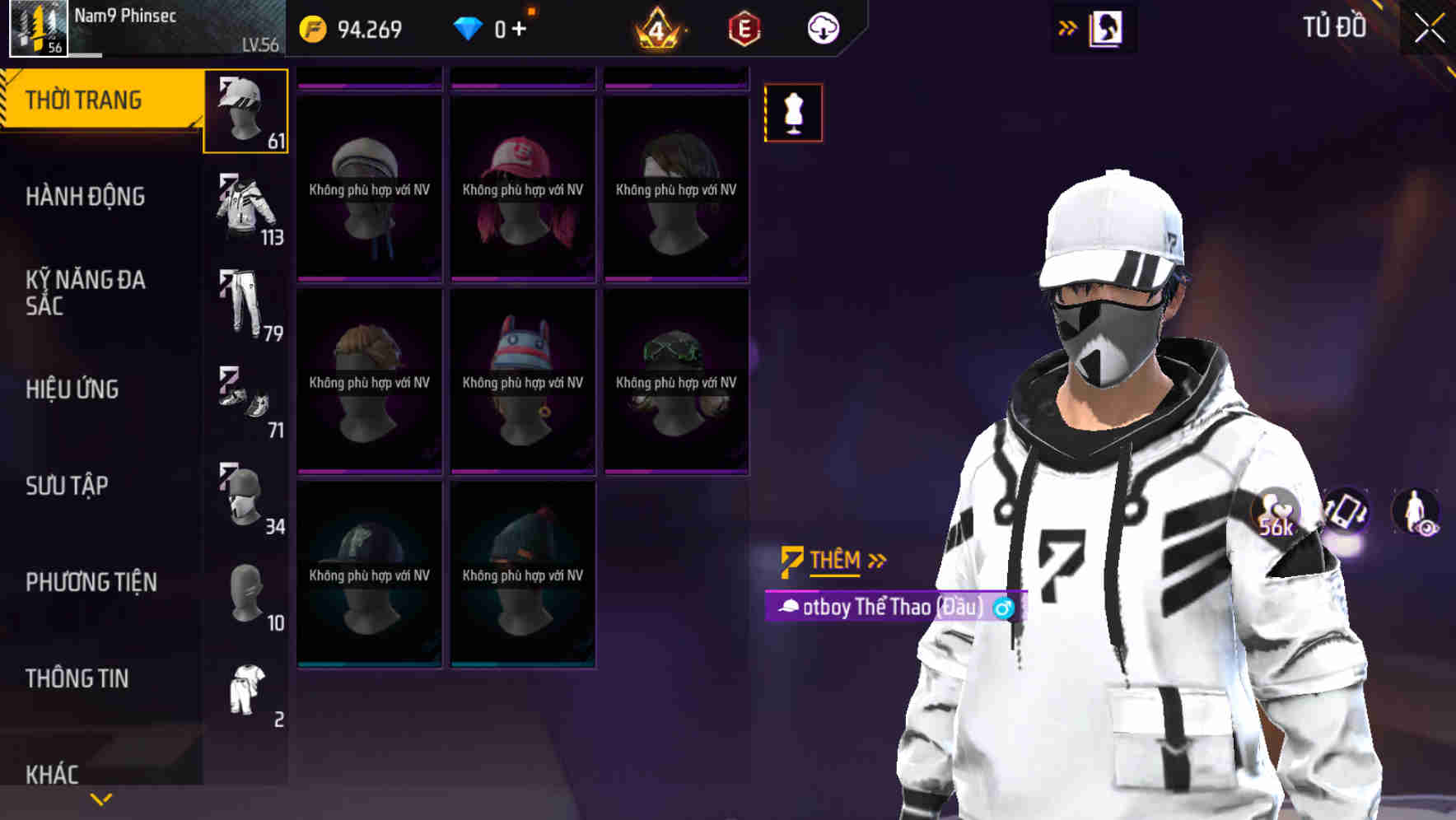
Task: Tap the phone sharing icon near the character
Action: (x=1346, y=512)
